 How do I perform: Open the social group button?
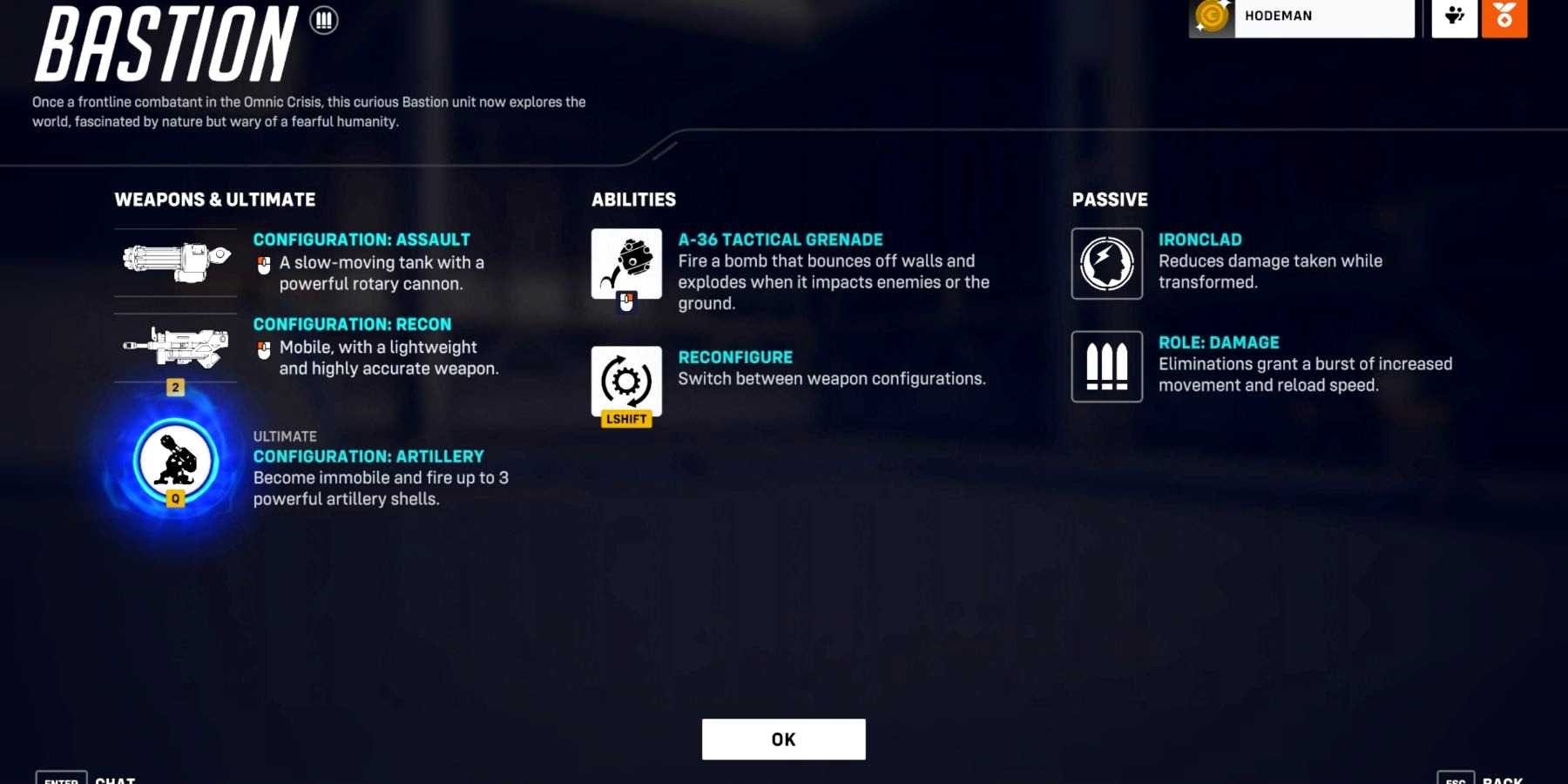1454,17
